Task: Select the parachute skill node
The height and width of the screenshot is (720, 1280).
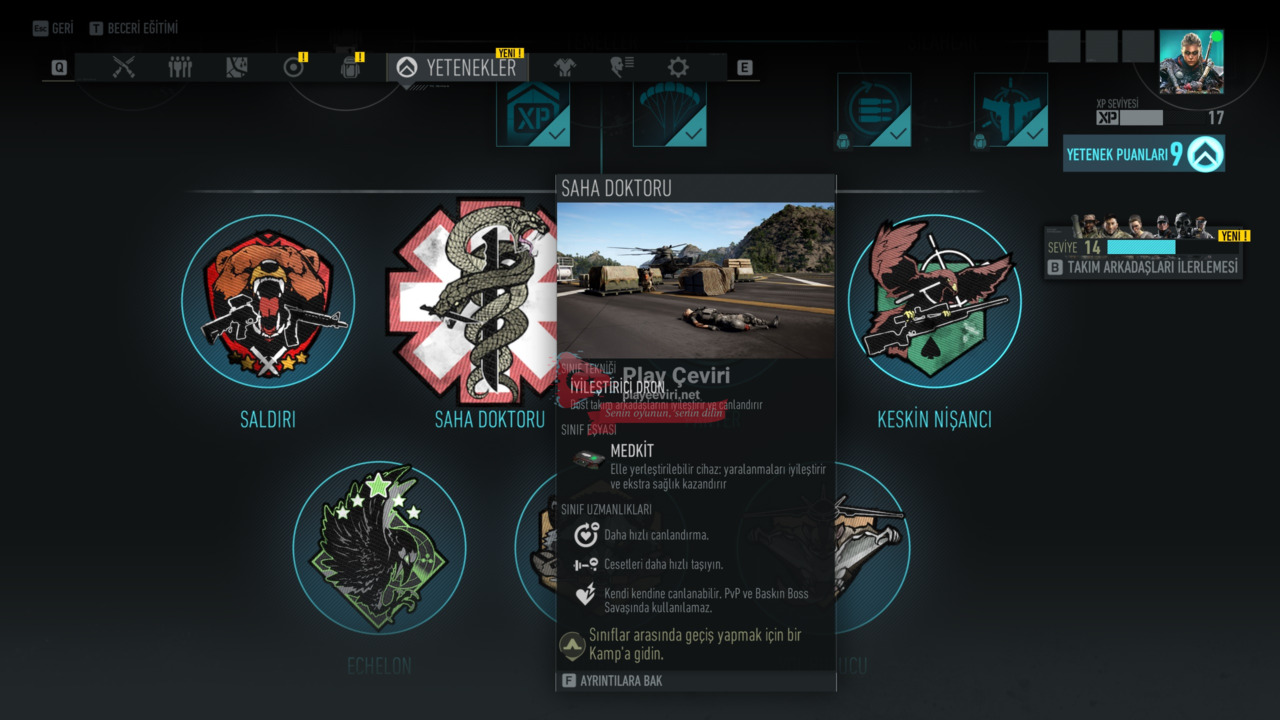Action: [x=670, y=112]
